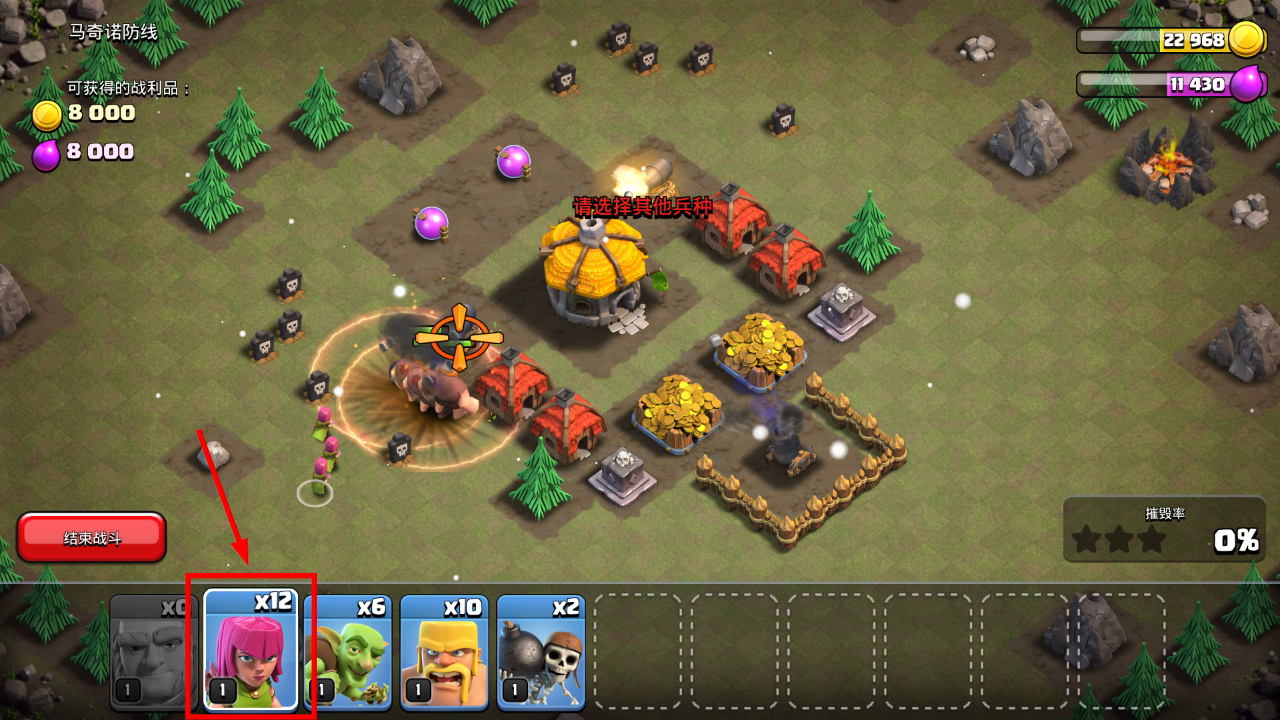Pick the Wall Breaker troop card

[540, 652]
